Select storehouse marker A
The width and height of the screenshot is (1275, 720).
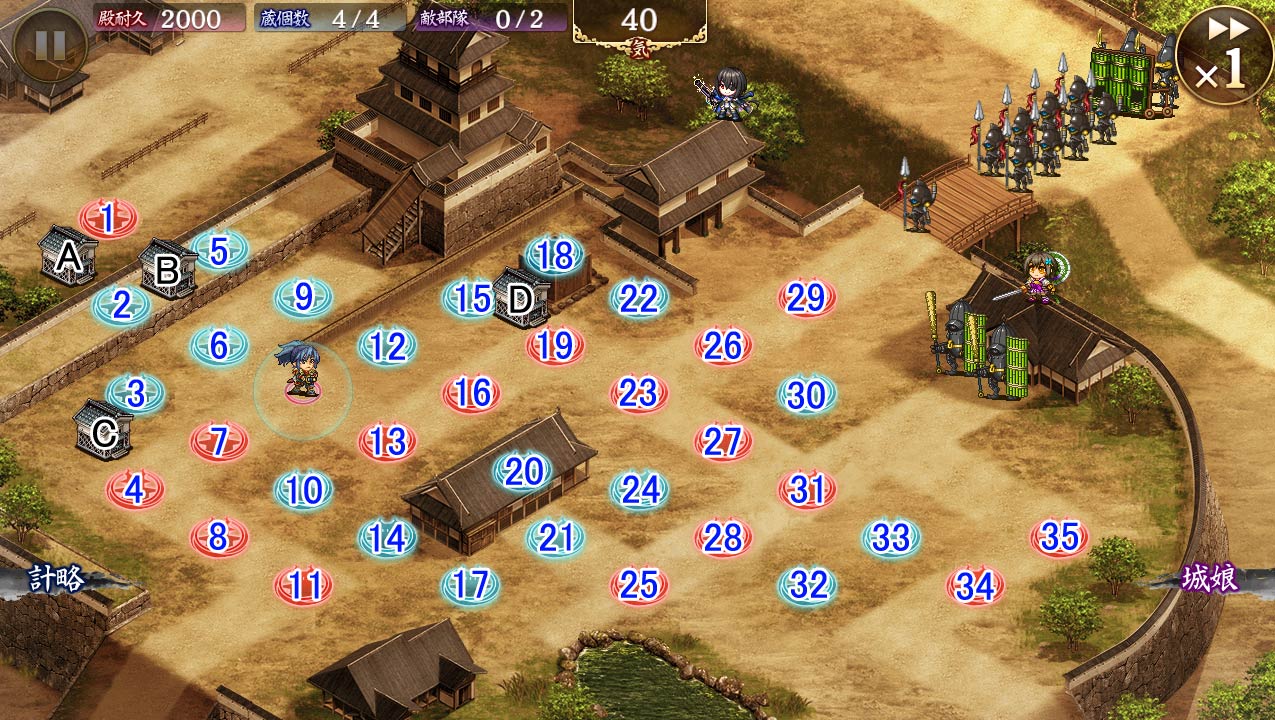tap(67, 257)
